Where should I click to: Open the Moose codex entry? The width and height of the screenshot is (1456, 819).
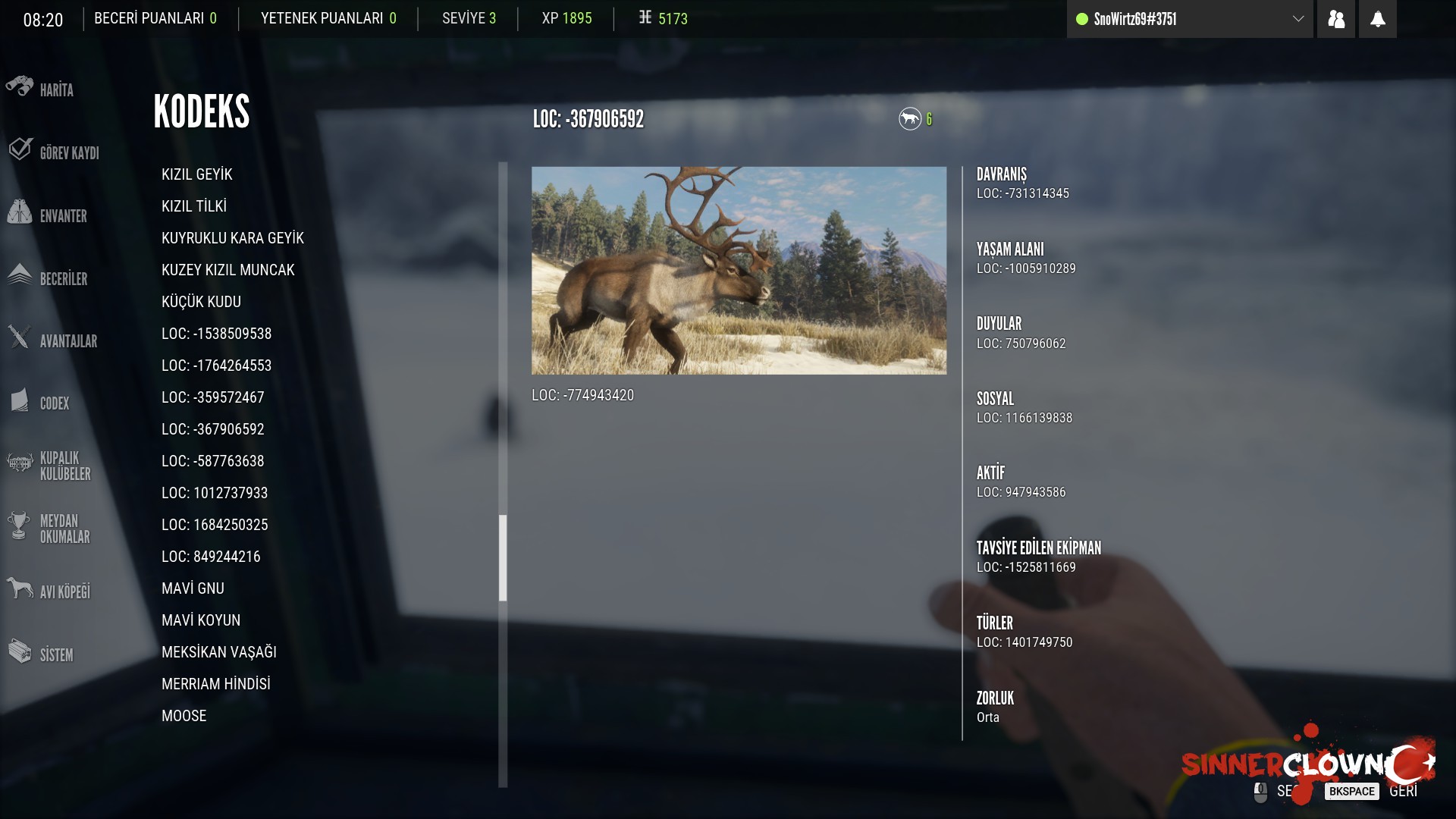[x=184, y=716]
